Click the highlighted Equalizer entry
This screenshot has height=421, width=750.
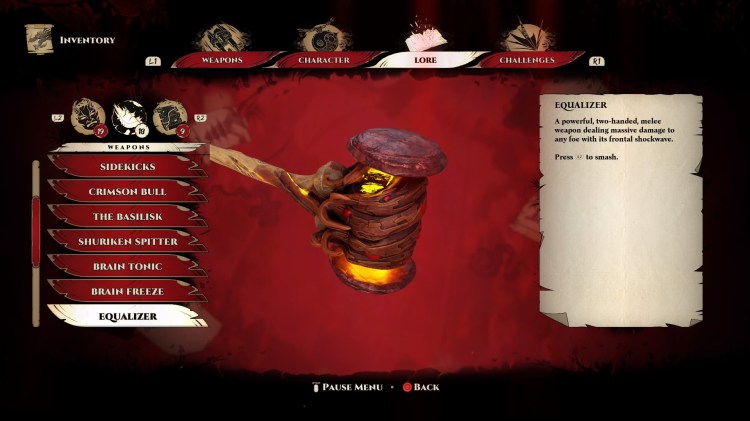127,317
